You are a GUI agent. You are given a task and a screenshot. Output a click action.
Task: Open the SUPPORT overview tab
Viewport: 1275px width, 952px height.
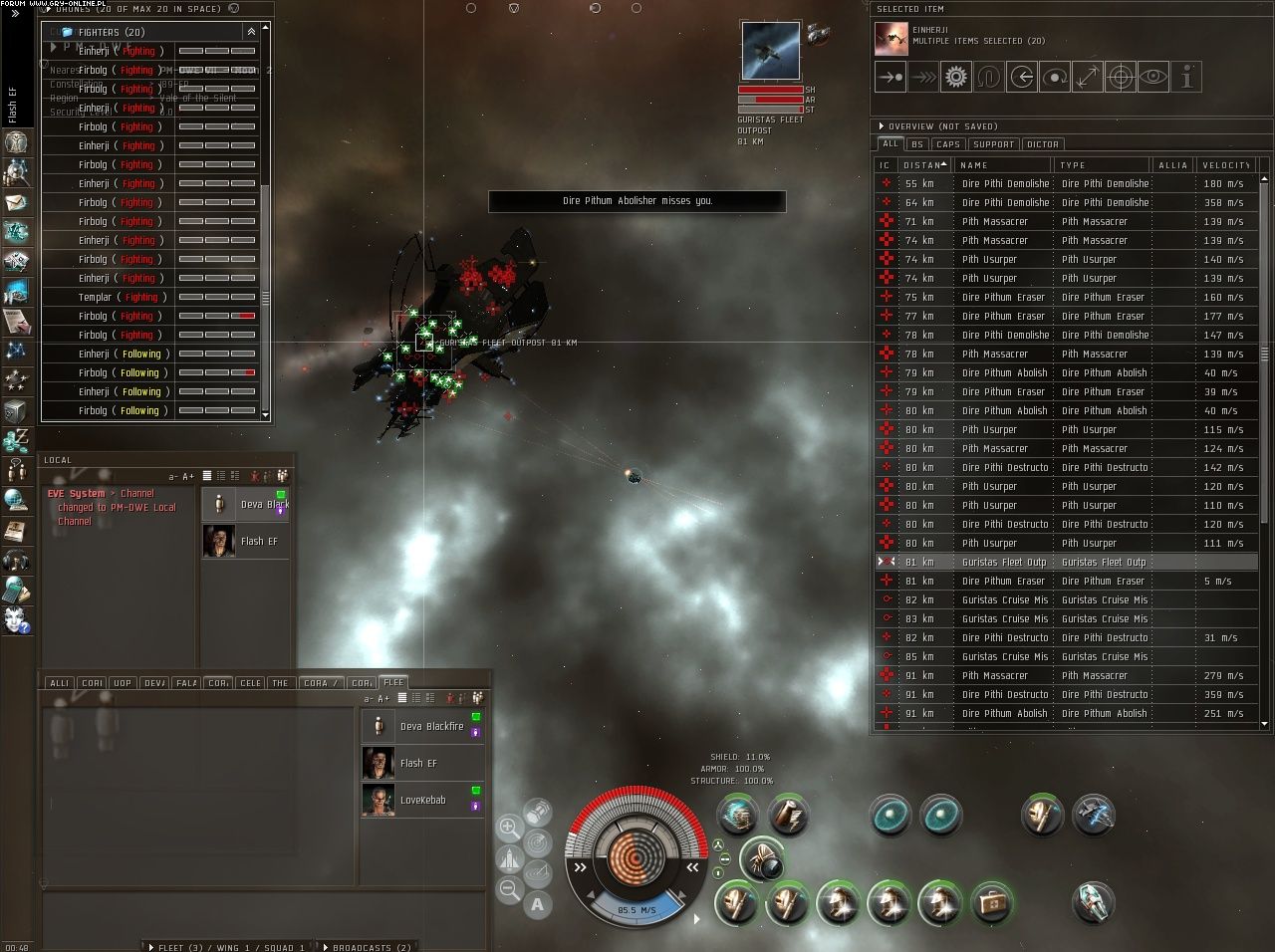click(x=993, y=144)
